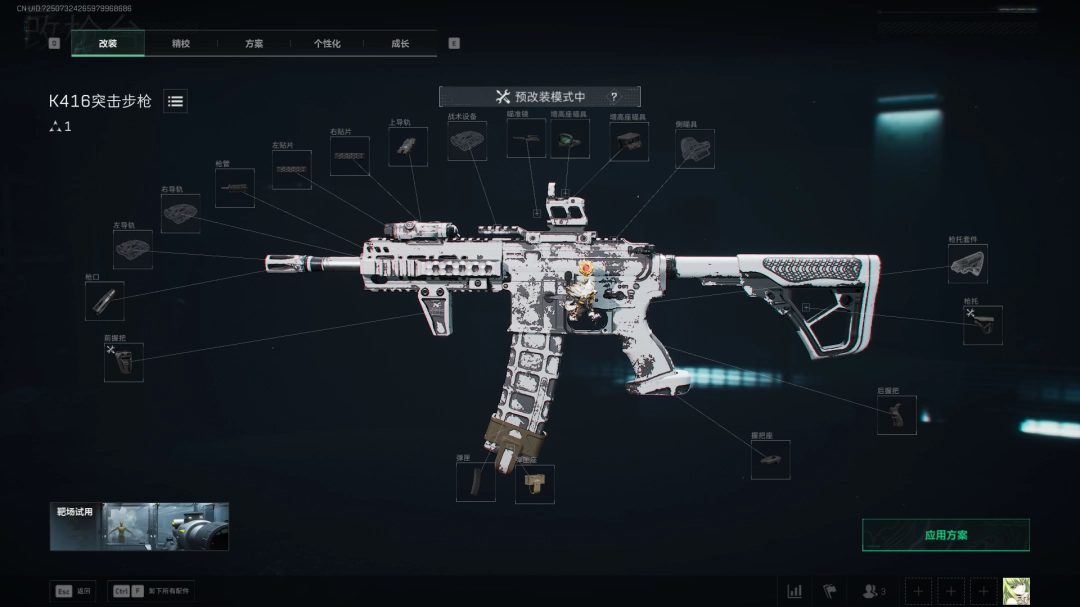
Task: Open the 方案 tab
Action: pos(254,44)
